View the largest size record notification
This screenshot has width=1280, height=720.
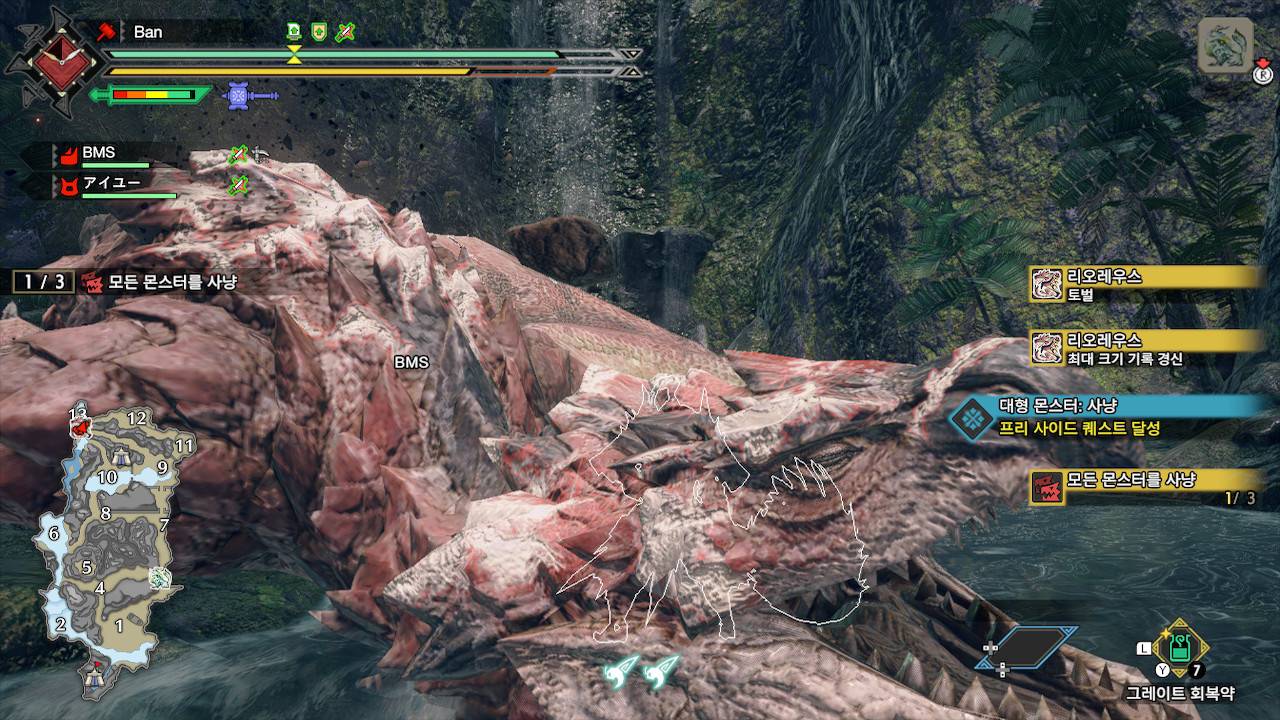(x=1146, y=348)
